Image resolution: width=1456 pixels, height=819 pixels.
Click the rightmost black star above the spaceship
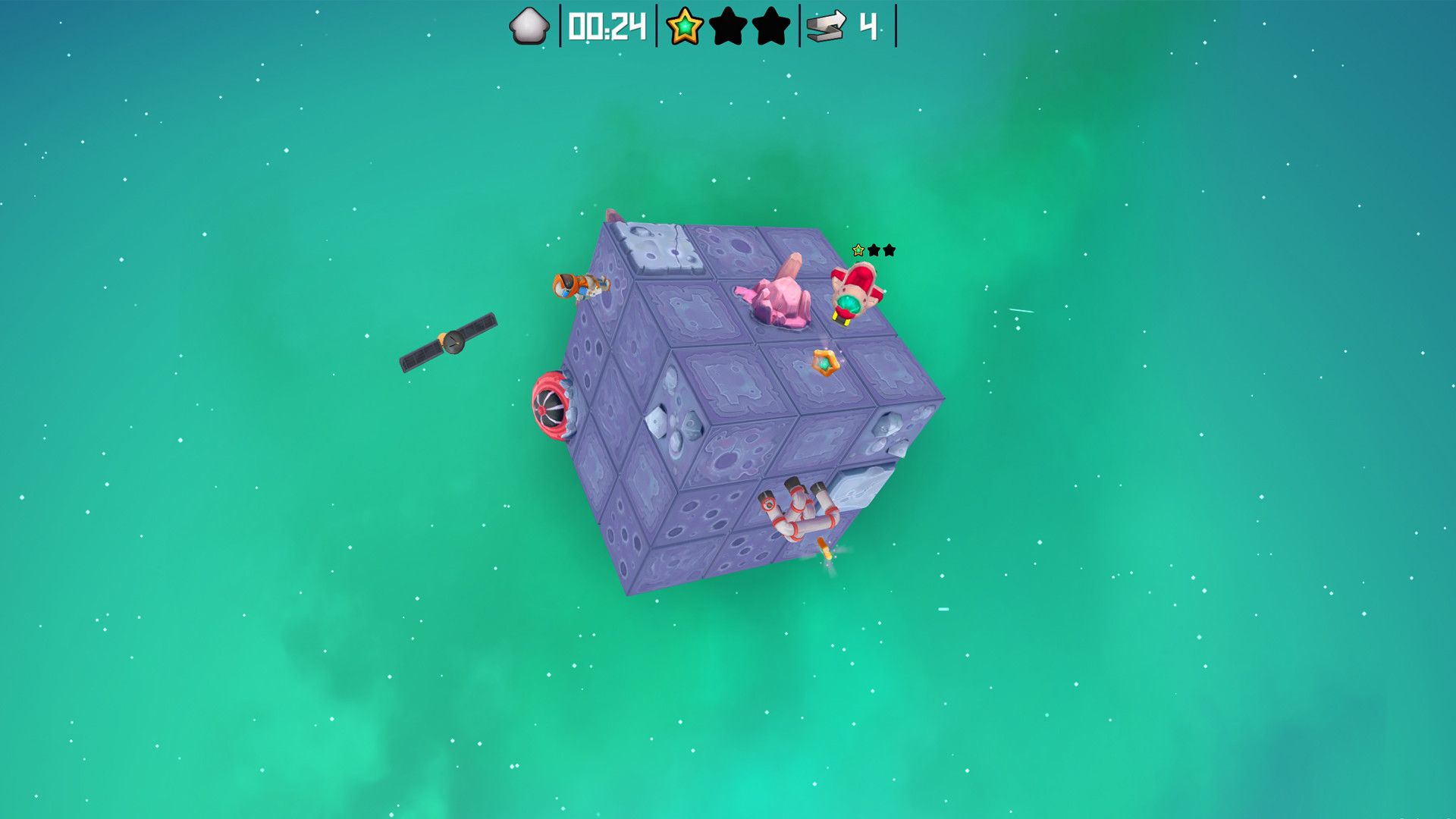tap(890, 249)
